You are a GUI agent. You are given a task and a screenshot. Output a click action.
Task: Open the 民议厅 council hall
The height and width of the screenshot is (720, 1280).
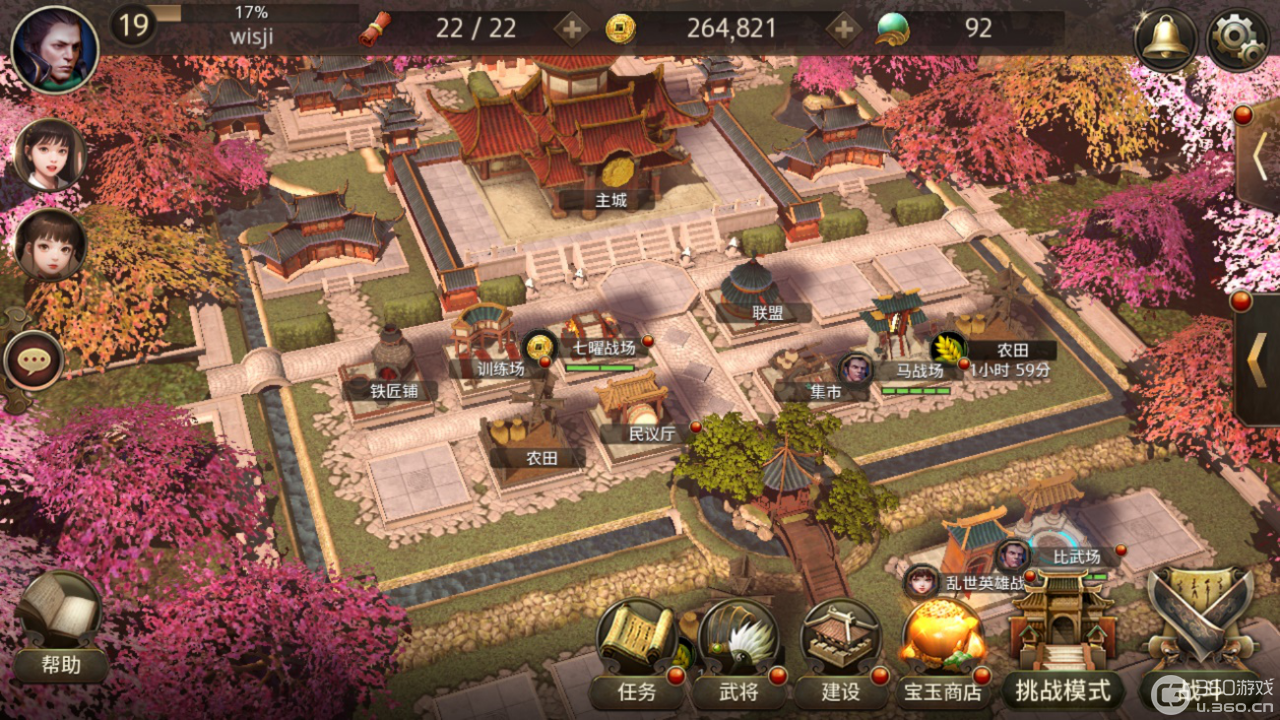pyautogui.click(x=651, y=433)
